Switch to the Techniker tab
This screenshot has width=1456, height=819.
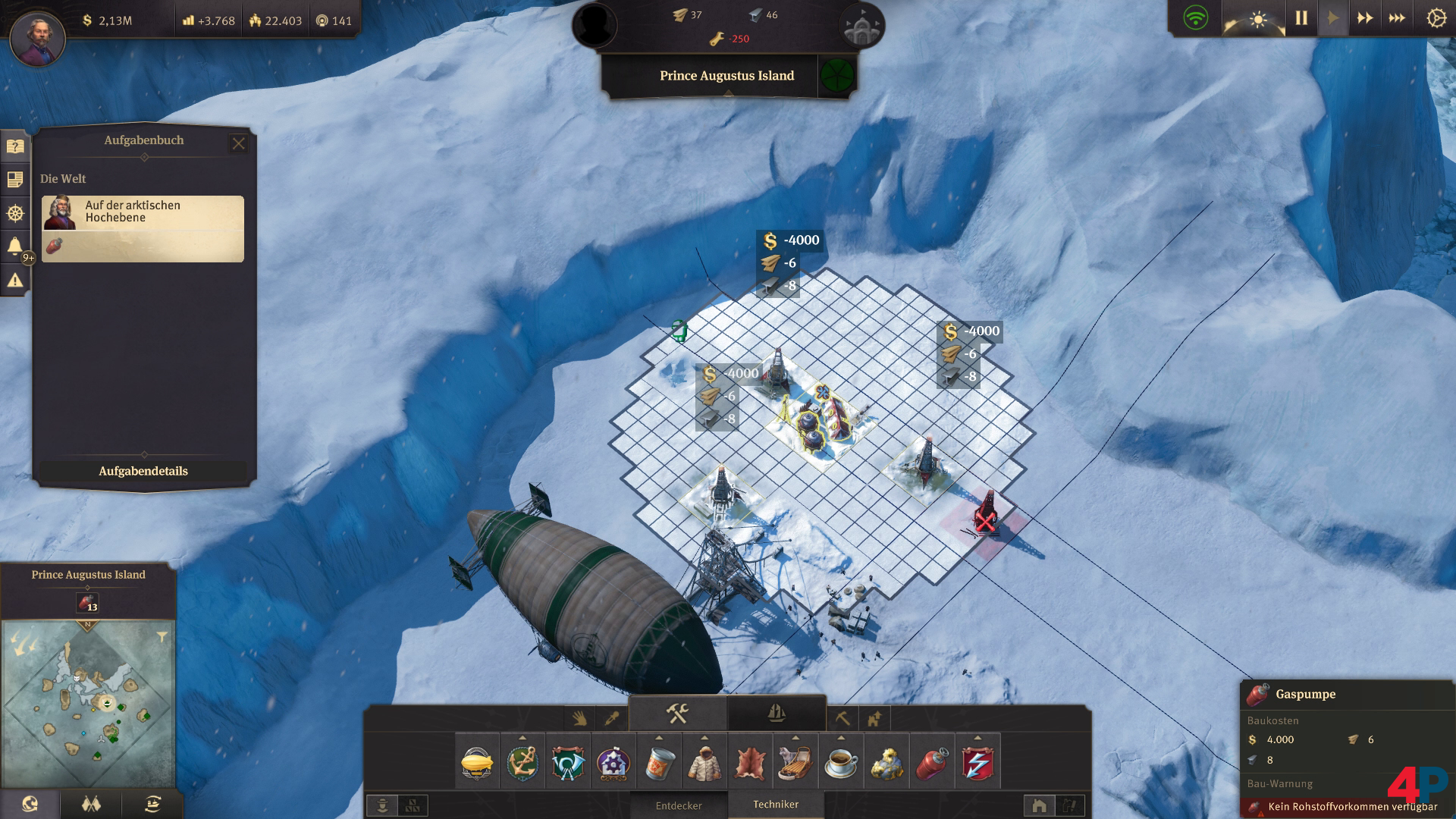[776, 805]
